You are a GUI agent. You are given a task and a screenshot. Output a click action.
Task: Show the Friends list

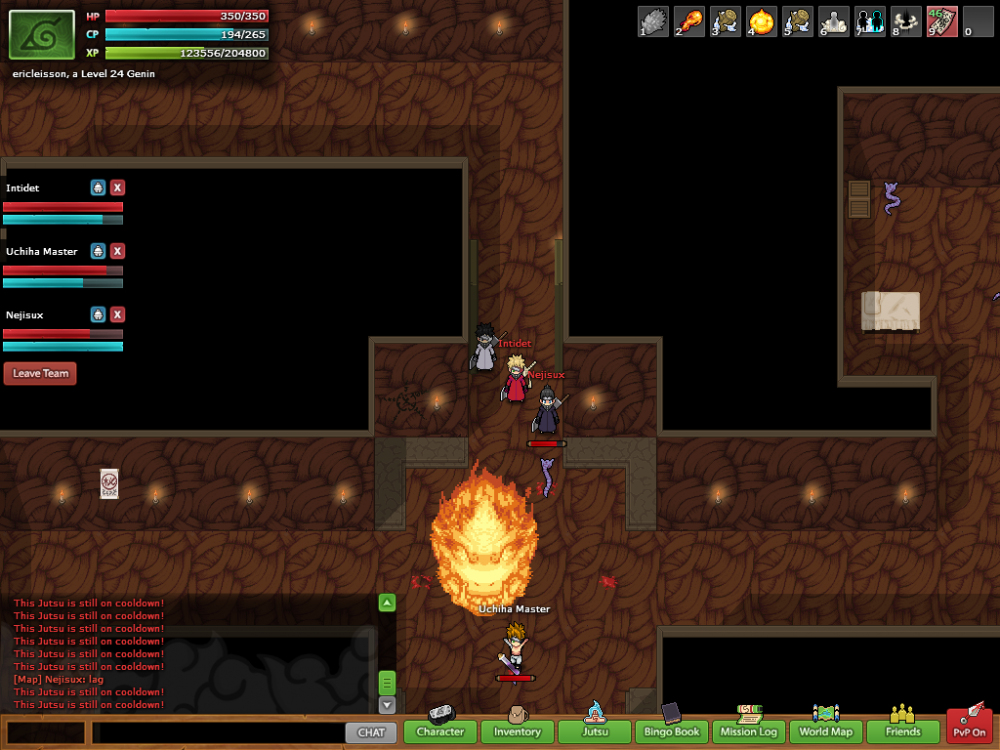tap(903, 732)
